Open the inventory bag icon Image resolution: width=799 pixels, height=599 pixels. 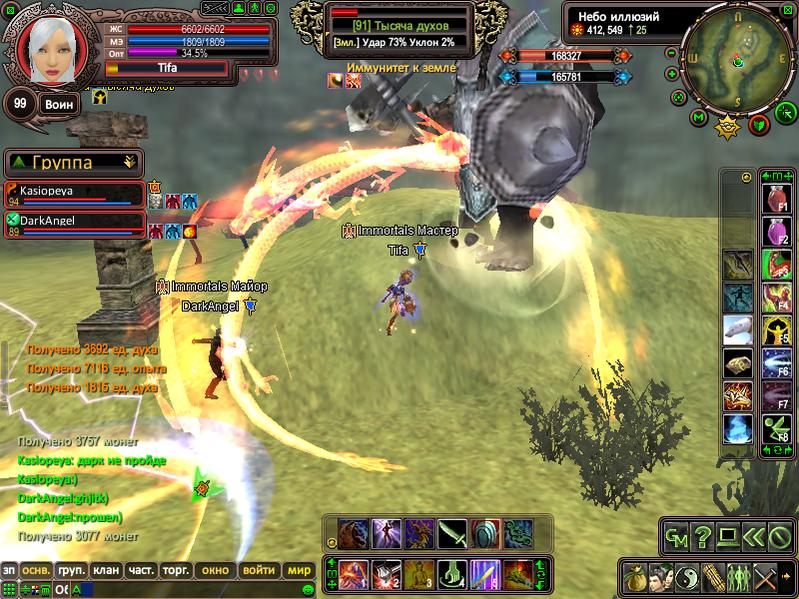click(x=634, y=577)
